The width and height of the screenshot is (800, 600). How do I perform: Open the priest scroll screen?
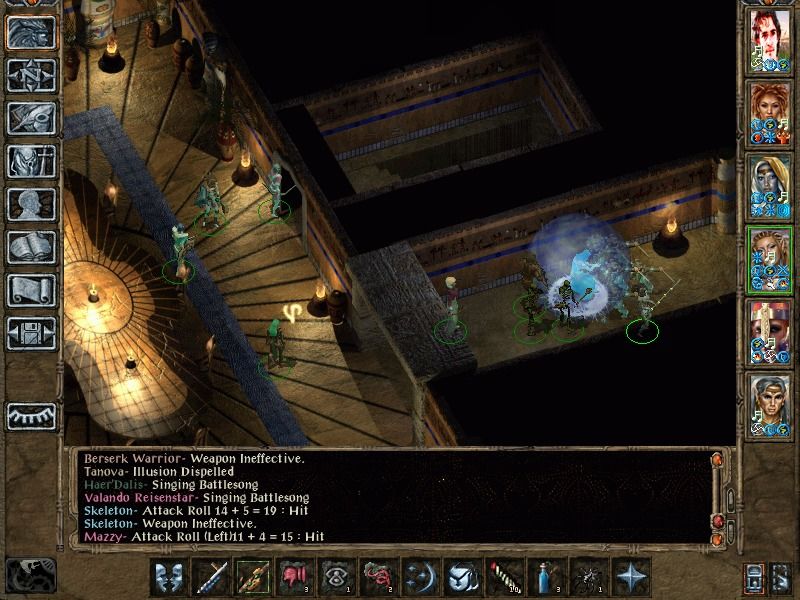(31, 290)
